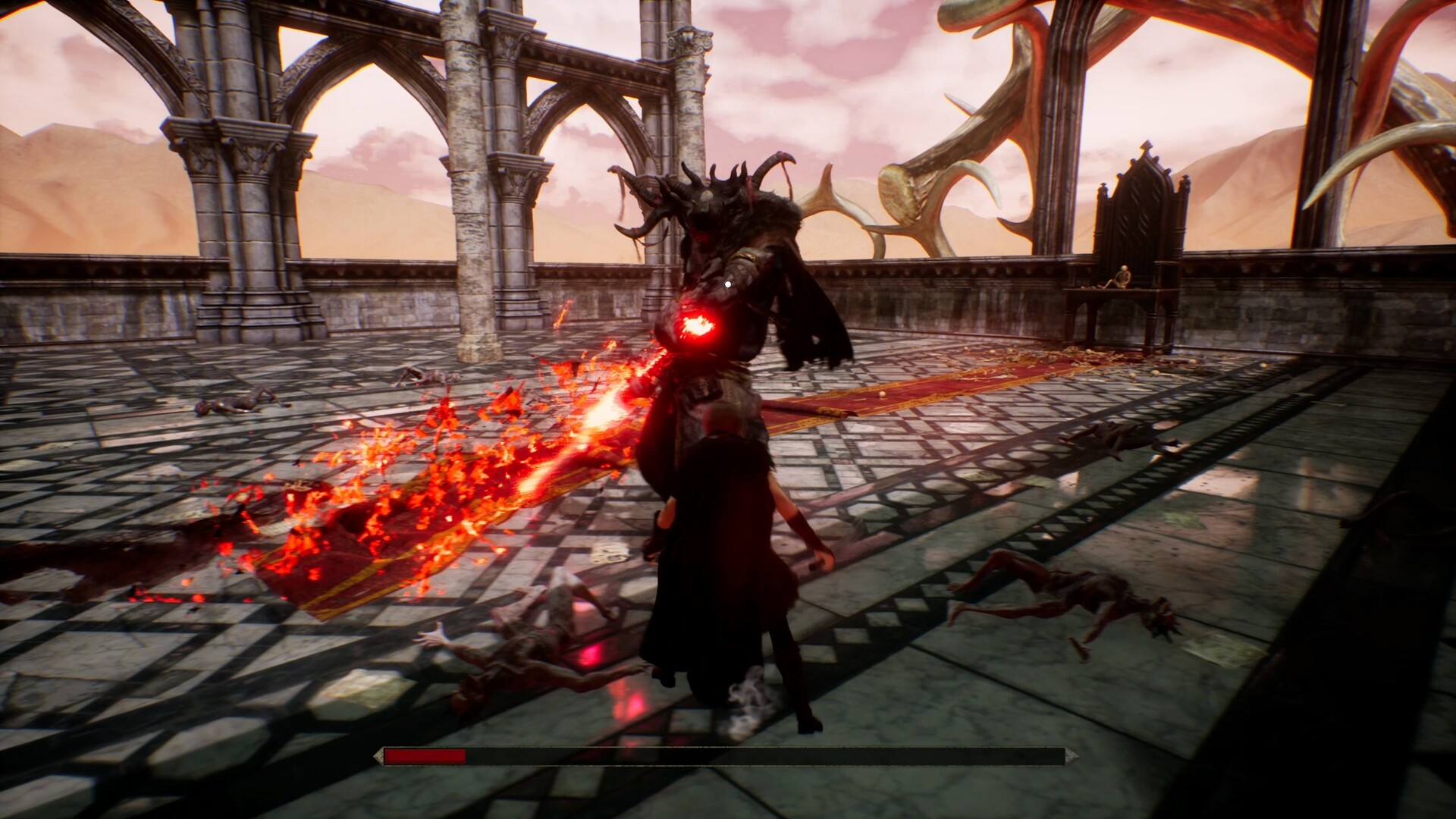This screenshot has width=1456, height=819.
Task: Click the player character's bald head
Action: coord(719,417)
